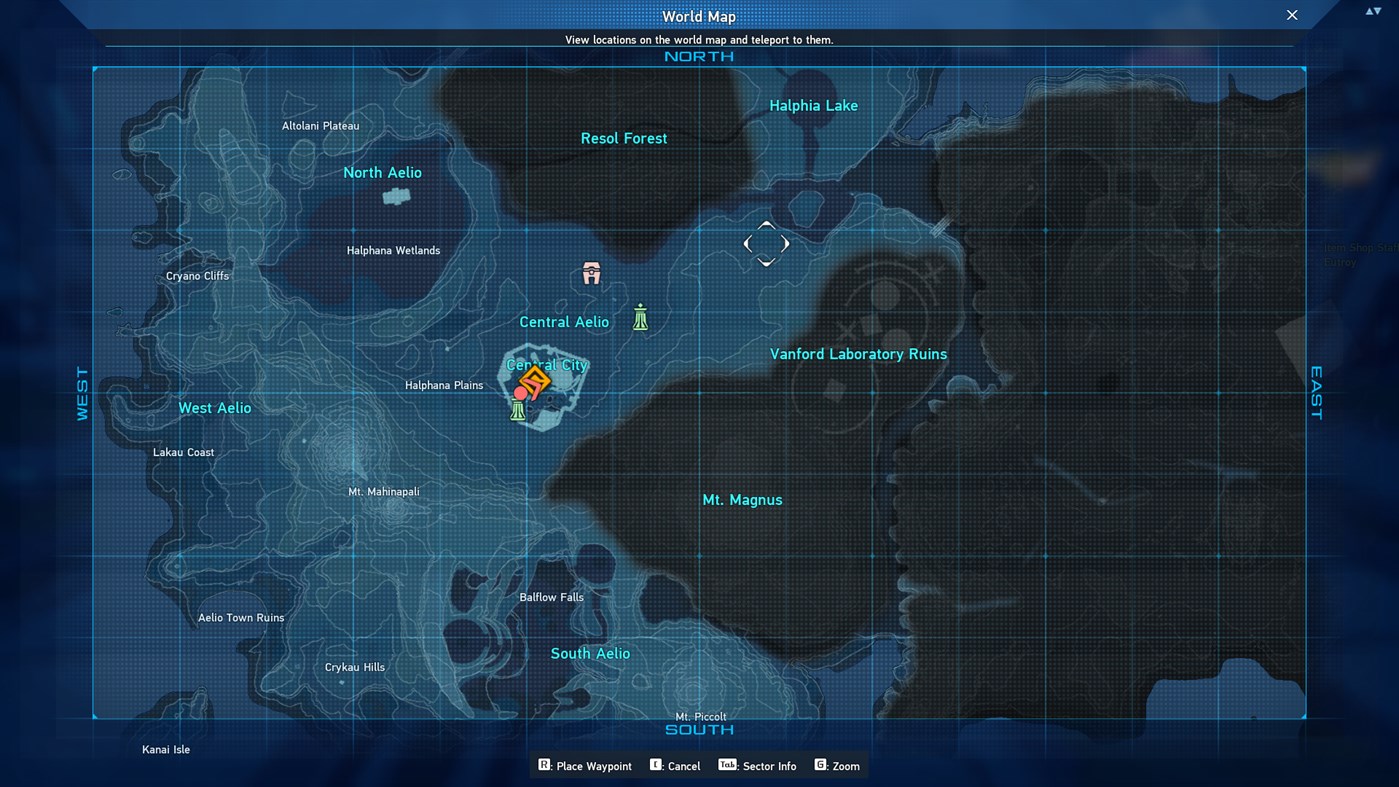Select the West Aelio region name
This screenshot has height=787, width=1399.
[214, 407]
